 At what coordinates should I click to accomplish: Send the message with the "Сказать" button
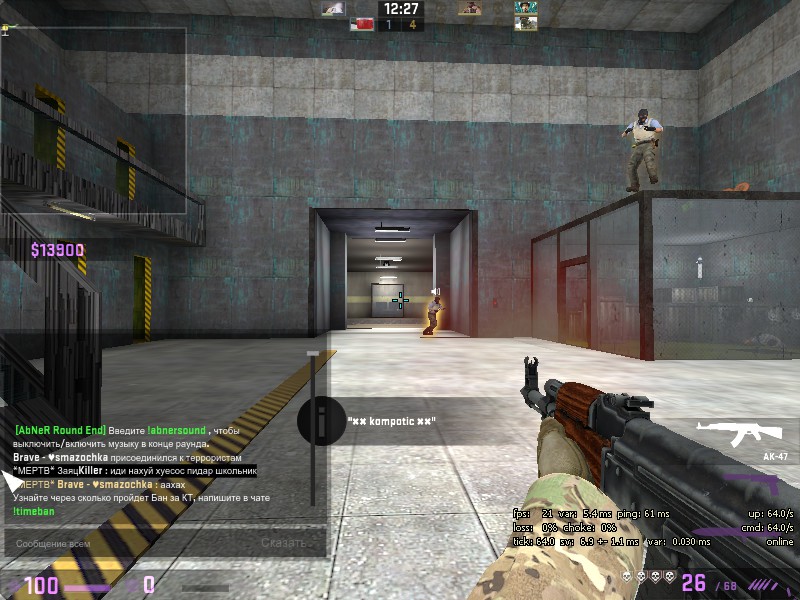pyautogui.click(x=282, y=543)
